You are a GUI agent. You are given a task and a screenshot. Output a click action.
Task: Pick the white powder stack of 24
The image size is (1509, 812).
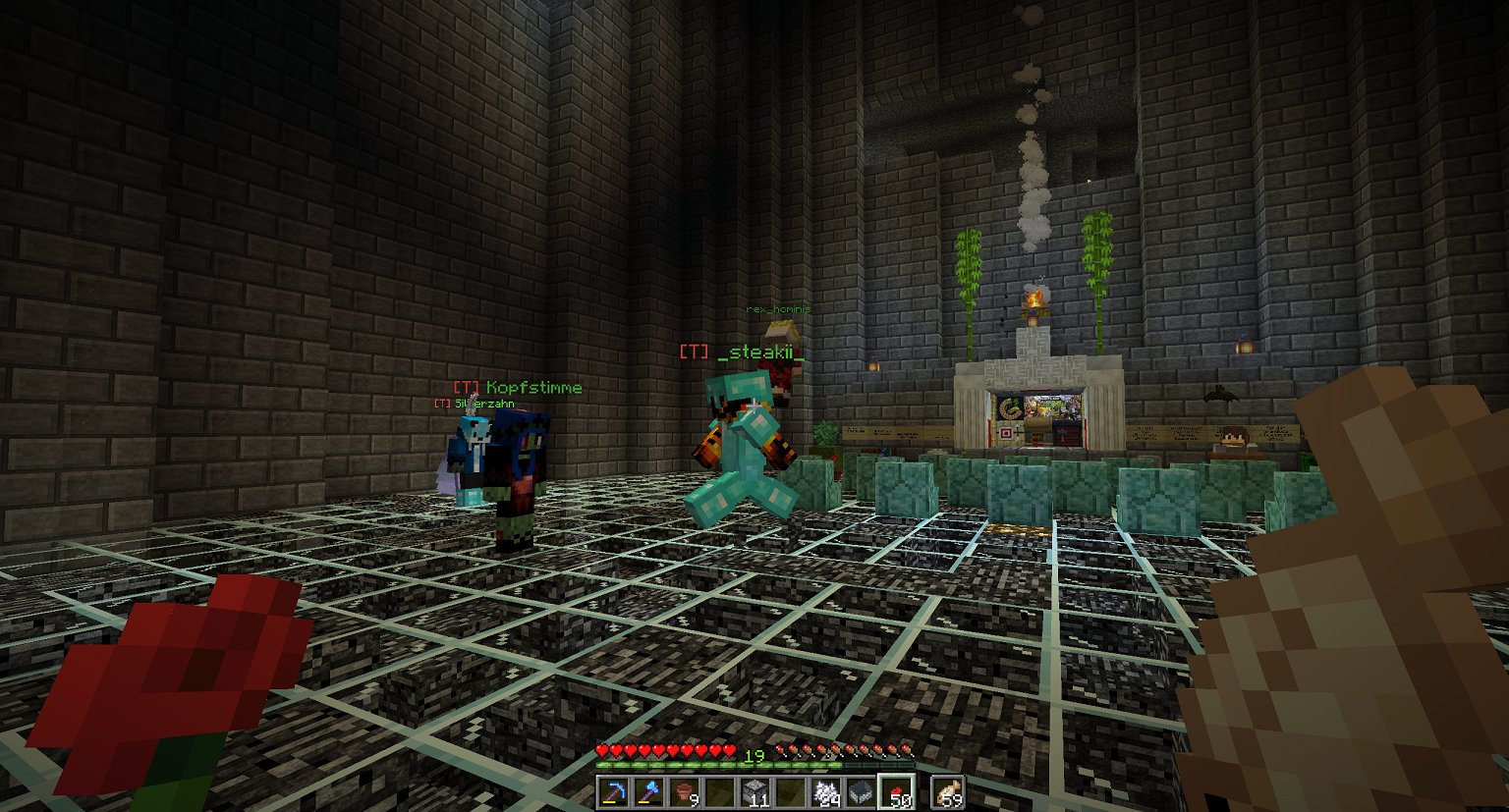825,792
